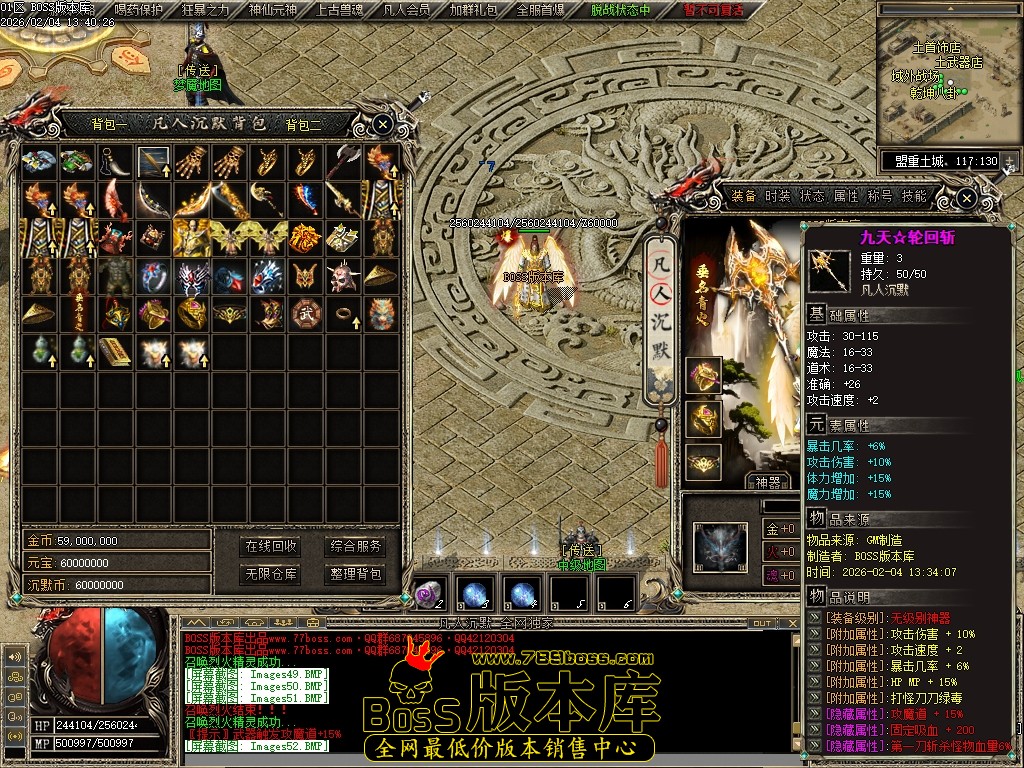Image resolution: width=1024 pixels, height=768 pixels.
Task: Select the 喝药保护 top menu entry
Action: coord(139,11)
